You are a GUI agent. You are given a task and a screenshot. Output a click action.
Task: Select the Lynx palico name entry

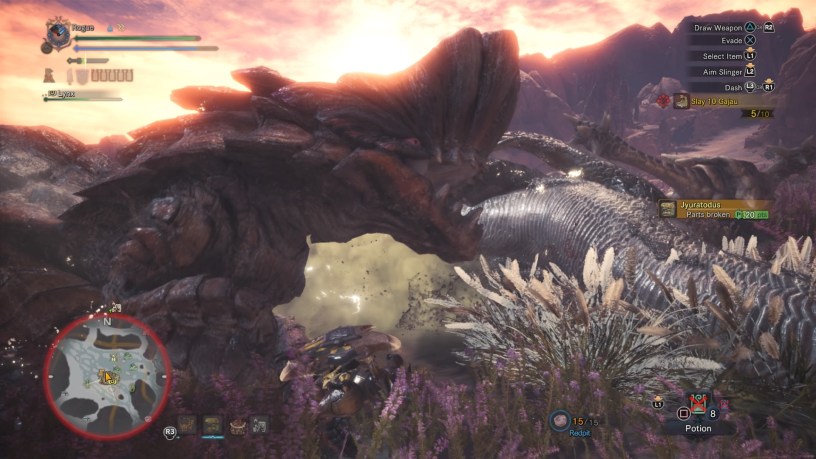point(66,95)
